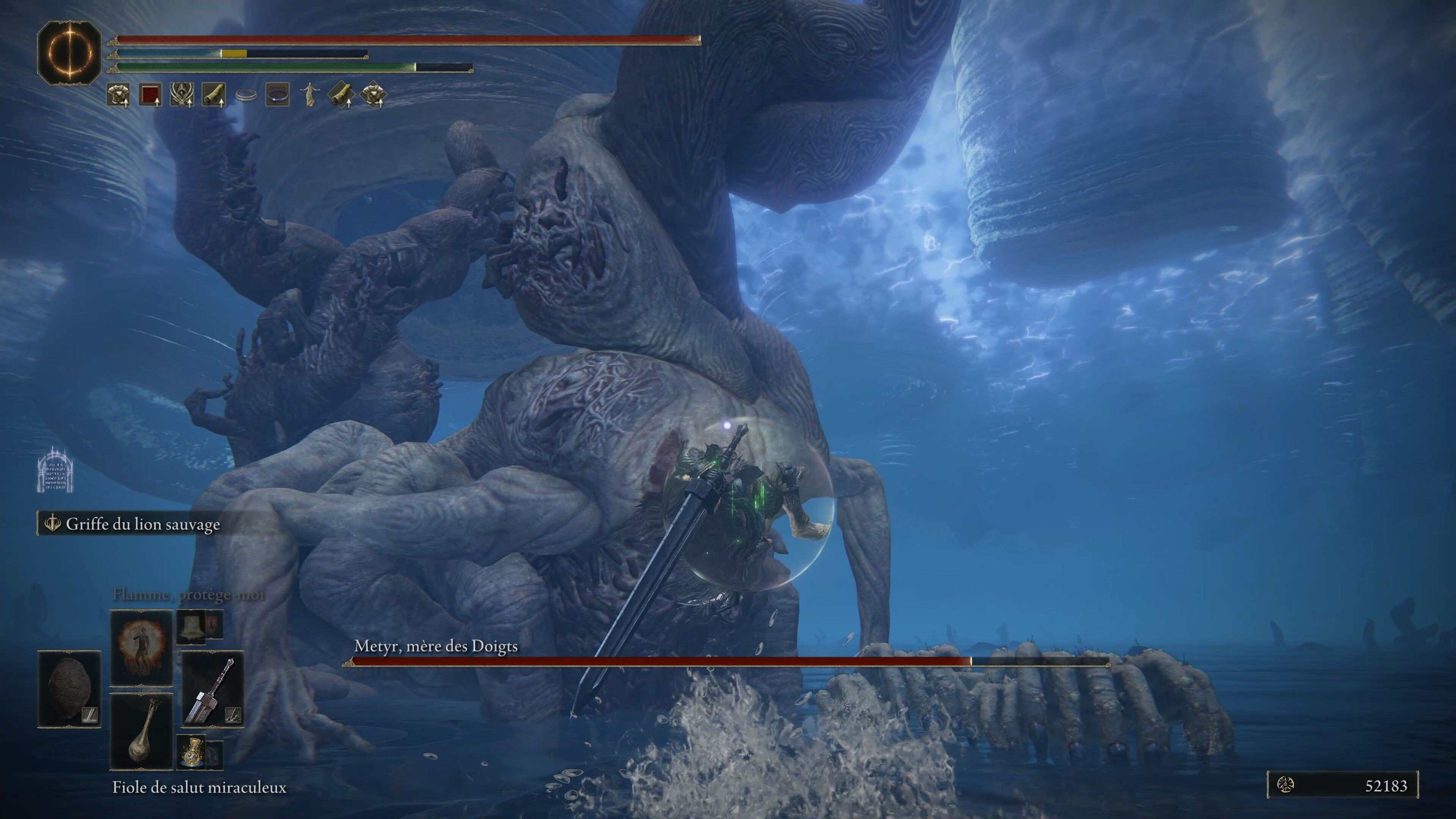Inspect the hooded winged figure buff icon
Screen dimensions: 1456x819
click(x=182, y=94)
